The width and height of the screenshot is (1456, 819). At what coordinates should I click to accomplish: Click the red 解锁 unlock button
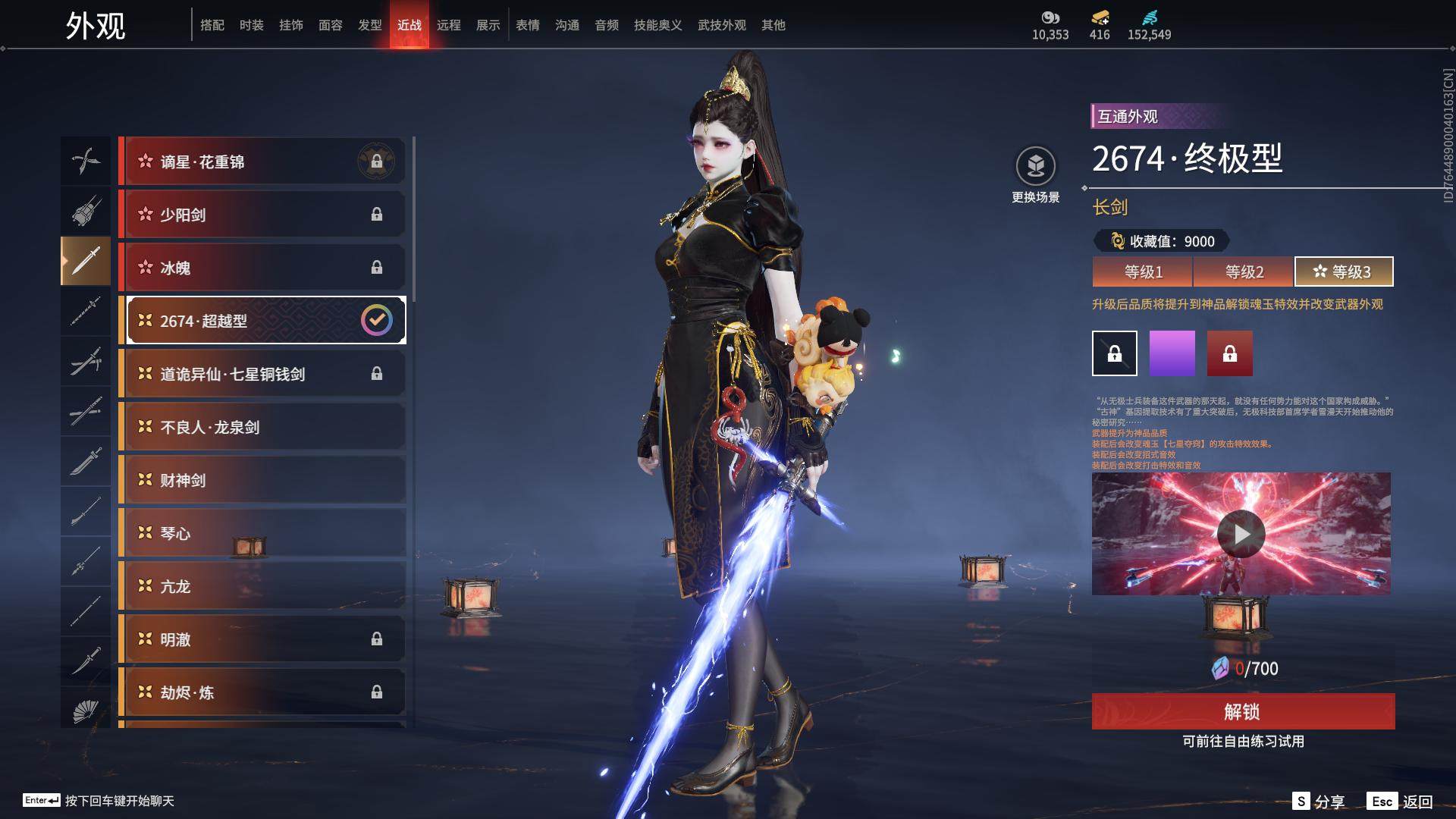1242,711
